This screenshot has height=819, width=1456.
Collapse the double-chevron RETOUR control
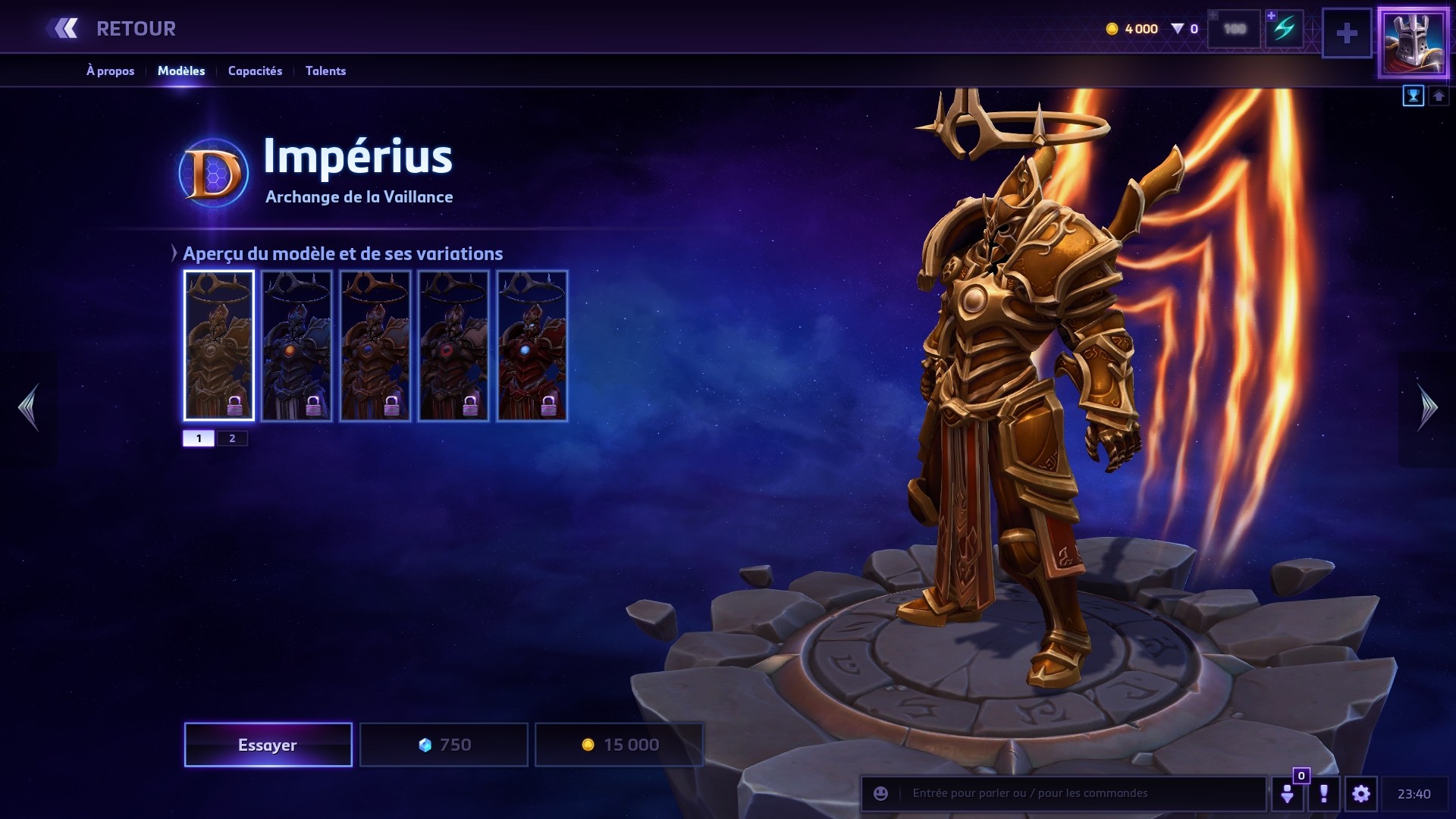point(67,28)
